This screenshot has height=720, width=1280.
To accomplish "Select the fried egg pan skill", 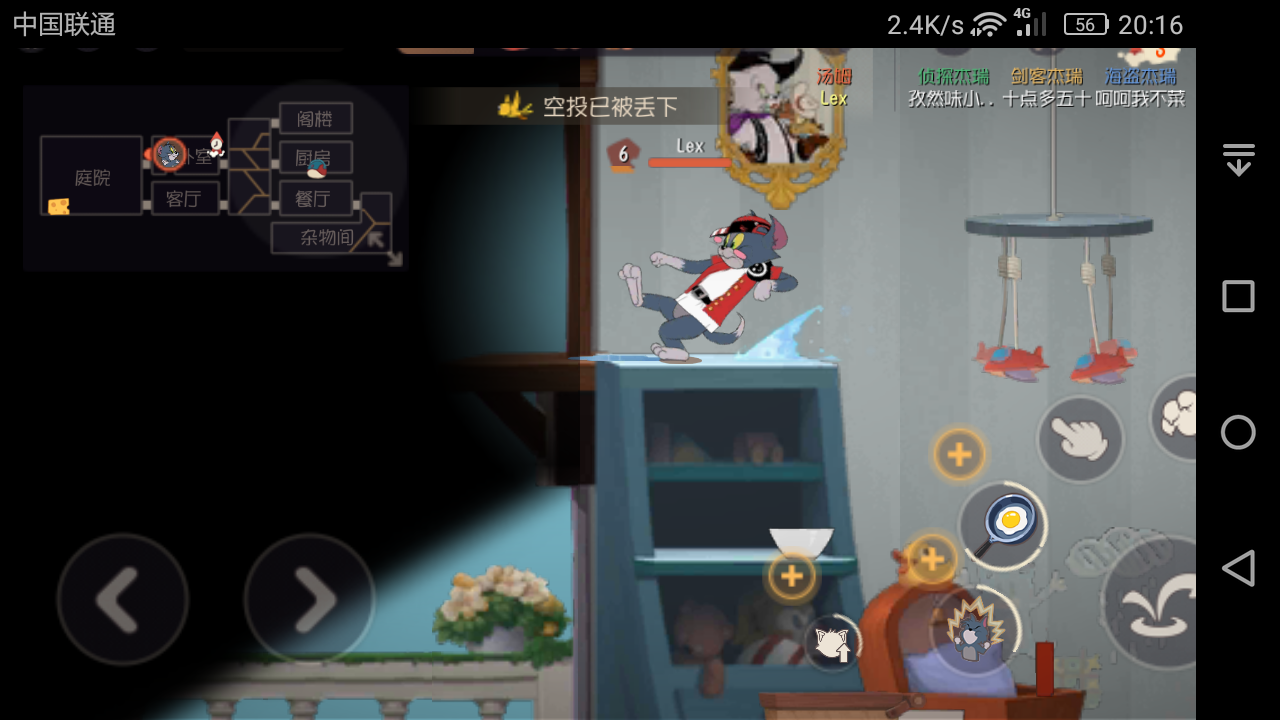I will 1003,523.
